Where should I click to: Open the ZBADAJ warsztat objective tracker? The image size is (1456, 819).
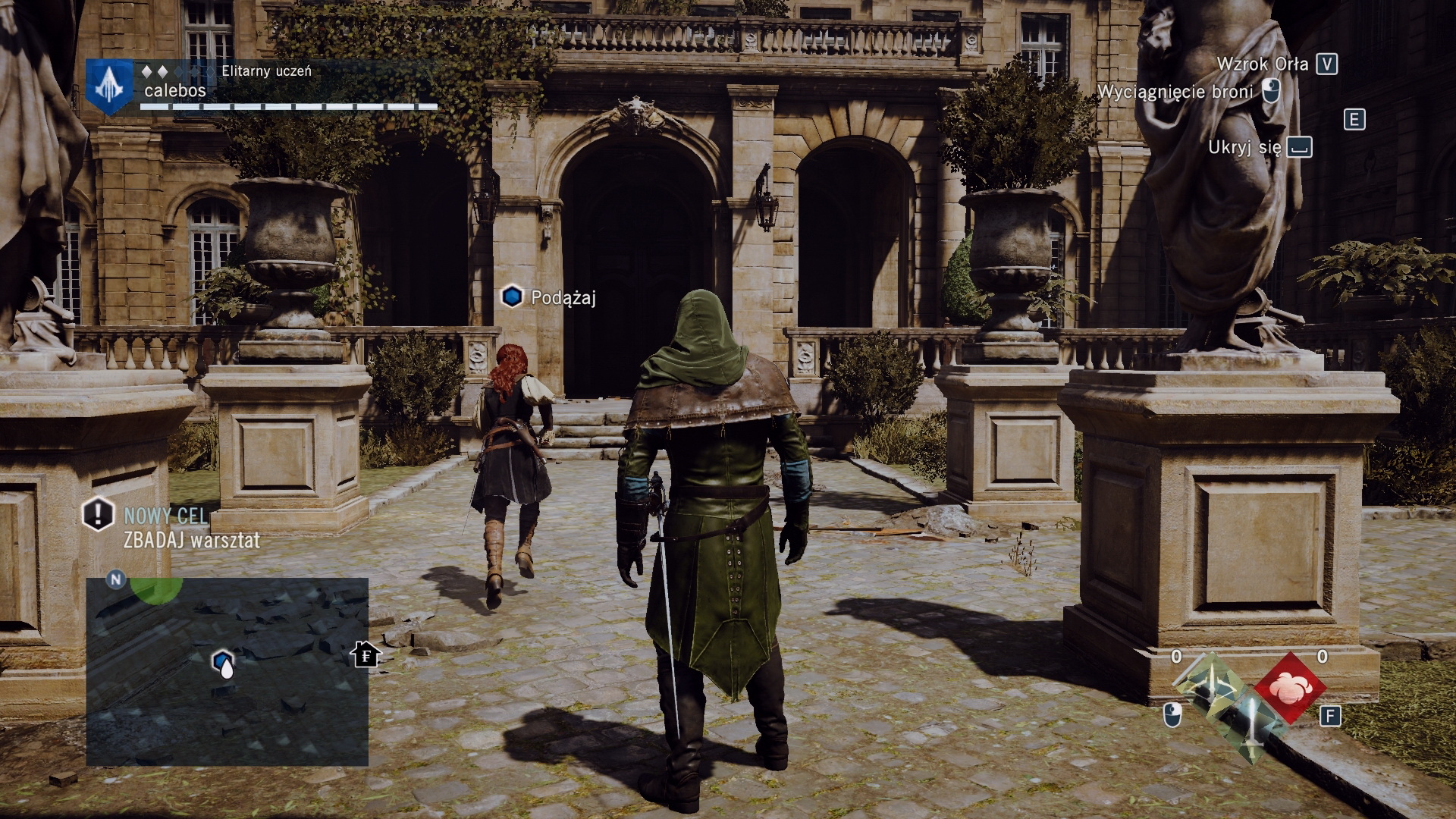point(191,540)
